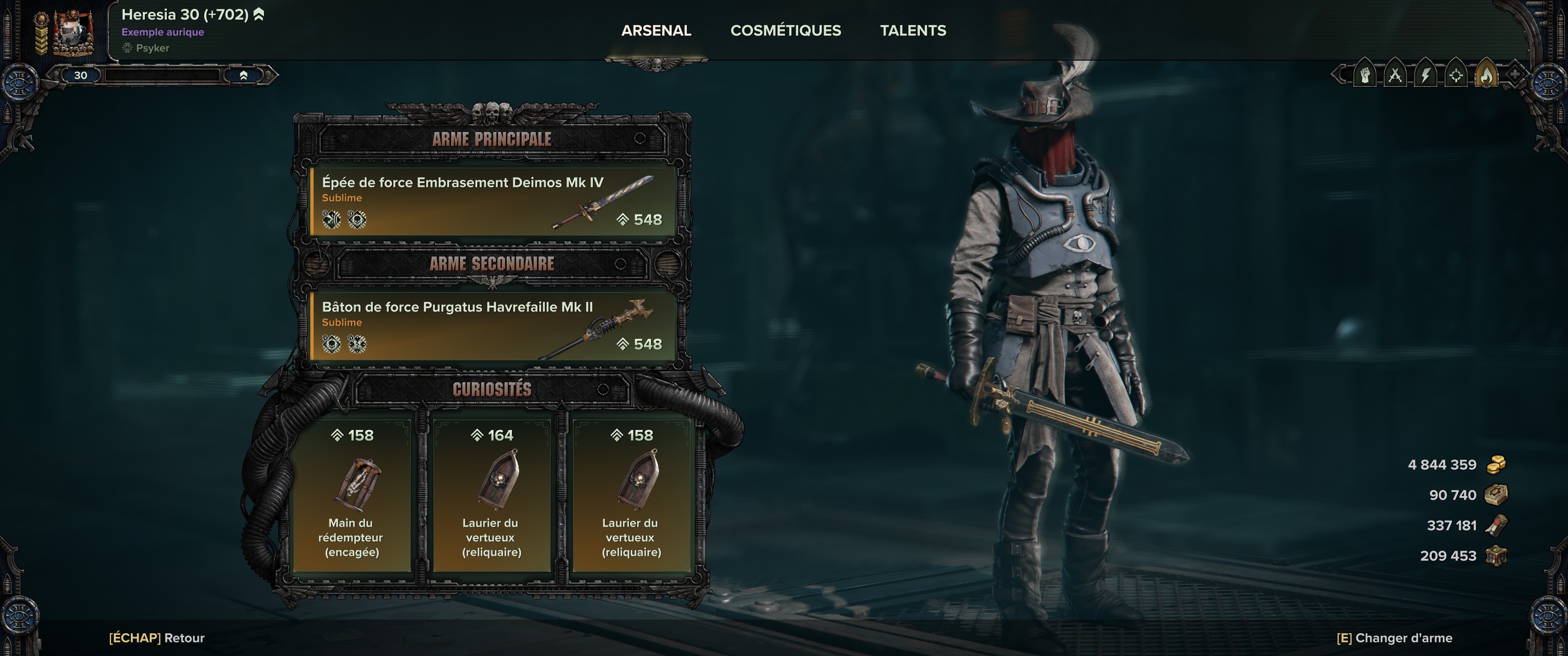Switch to the crossed swords loadout preset

point(1395,76)
